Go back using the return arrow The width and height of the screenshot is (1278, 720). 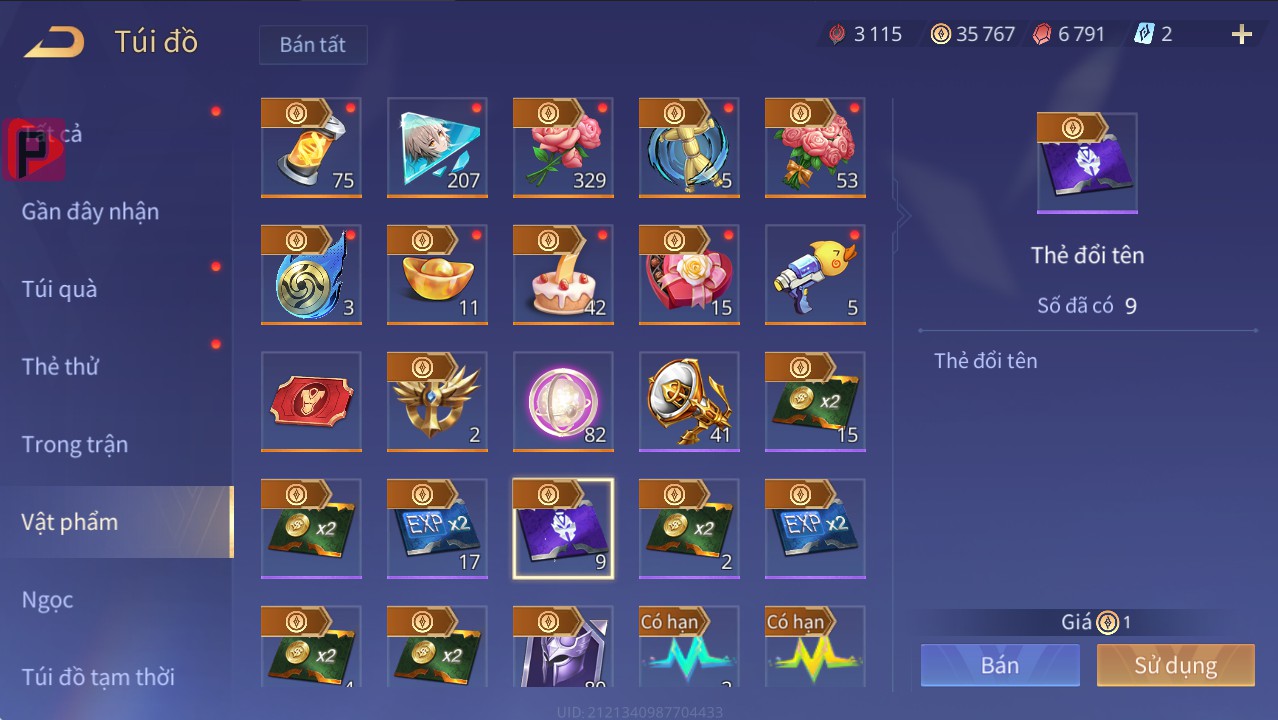click(55, 42)
